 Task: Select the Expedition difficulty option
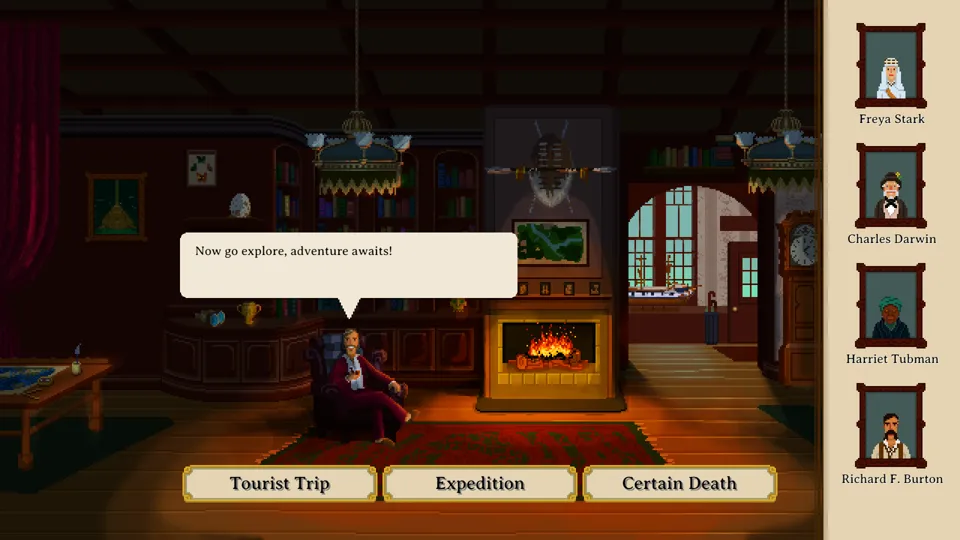pos(480,484)
